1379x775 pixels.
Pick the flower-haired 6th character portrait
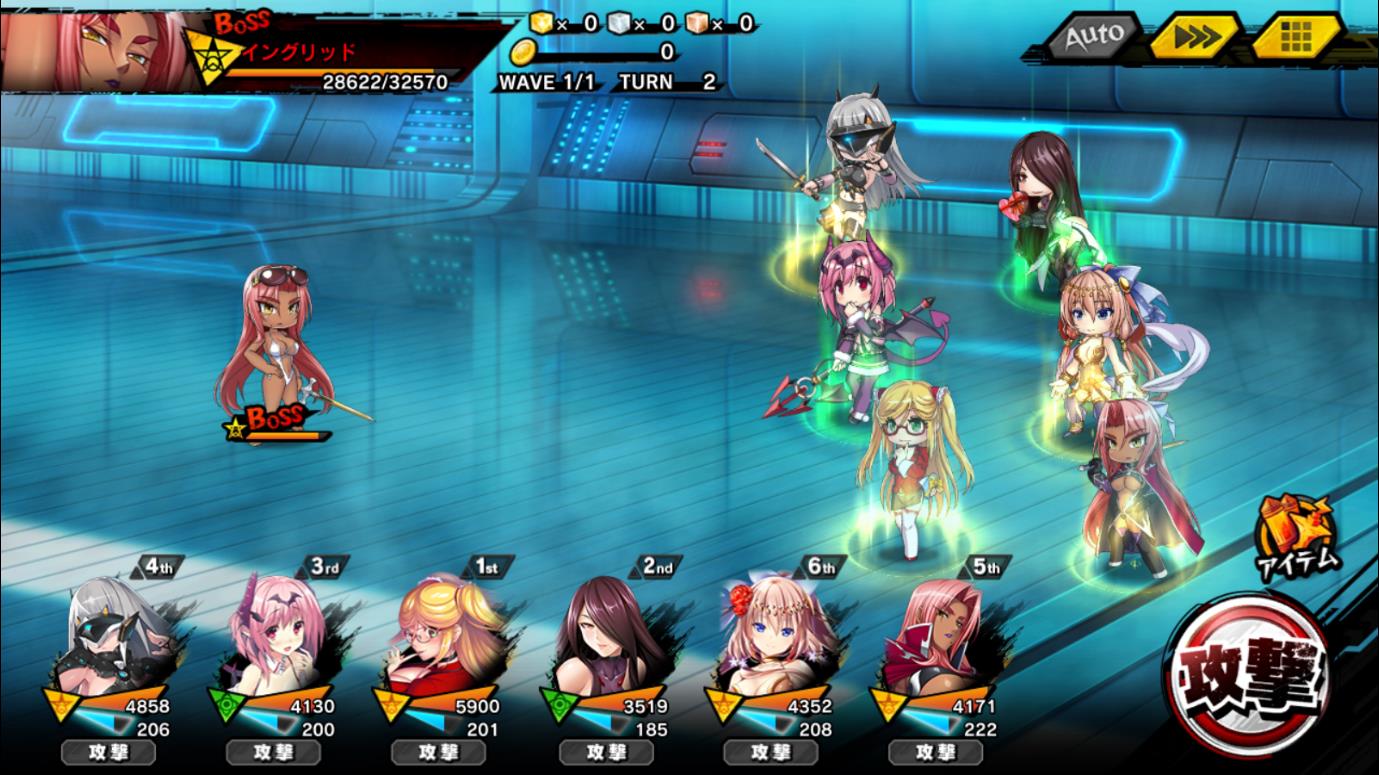pos(773,635)
